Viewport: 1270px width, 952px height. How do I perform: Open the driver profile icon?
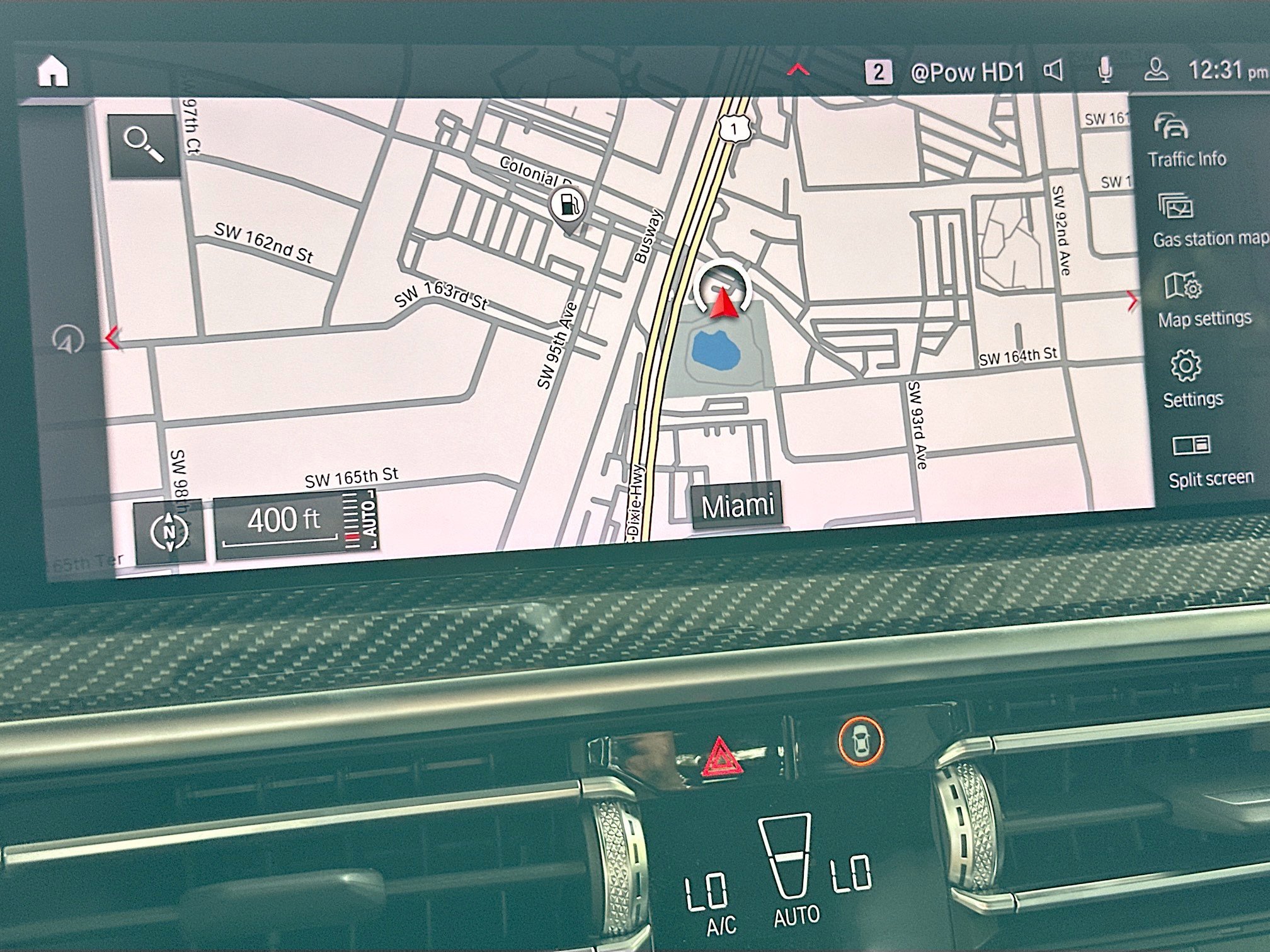(x=1156, y=71)
